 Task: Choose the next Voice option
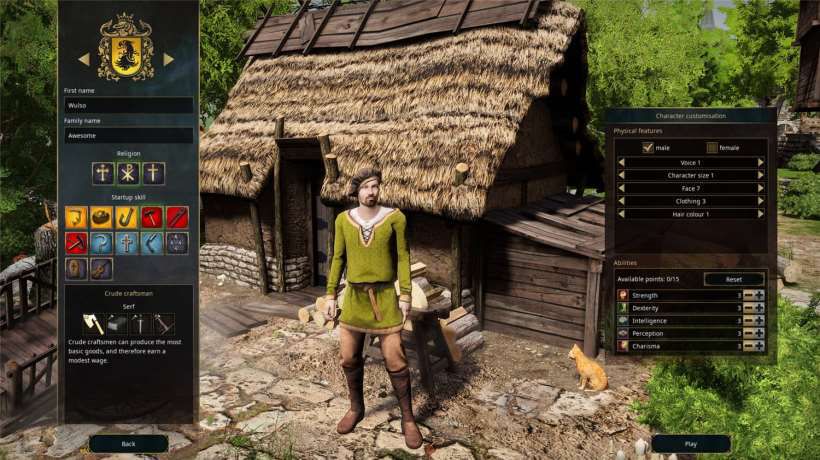(x=762, y=162)
